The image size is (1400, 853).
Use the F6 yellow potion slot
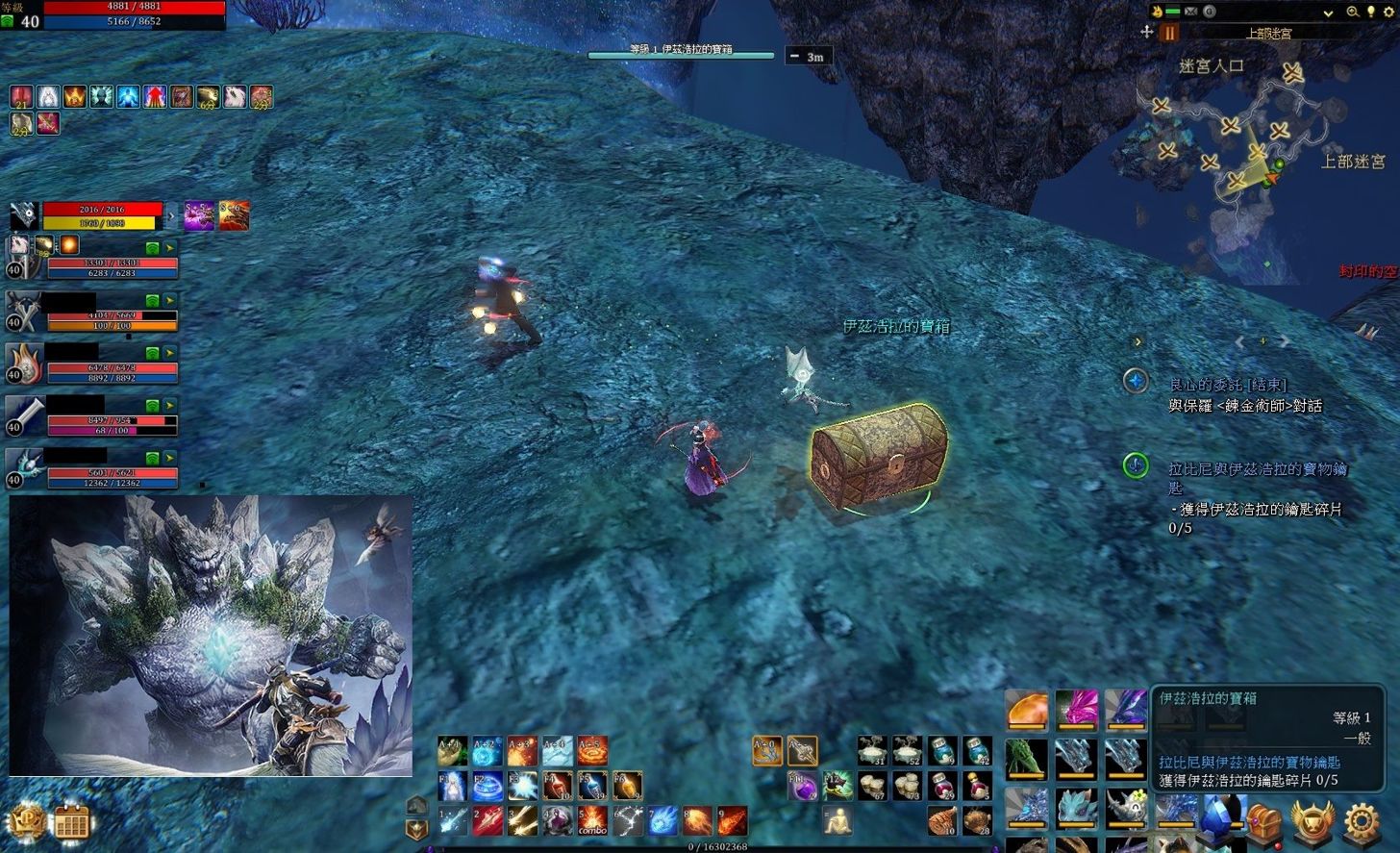[x=627, y=786]
